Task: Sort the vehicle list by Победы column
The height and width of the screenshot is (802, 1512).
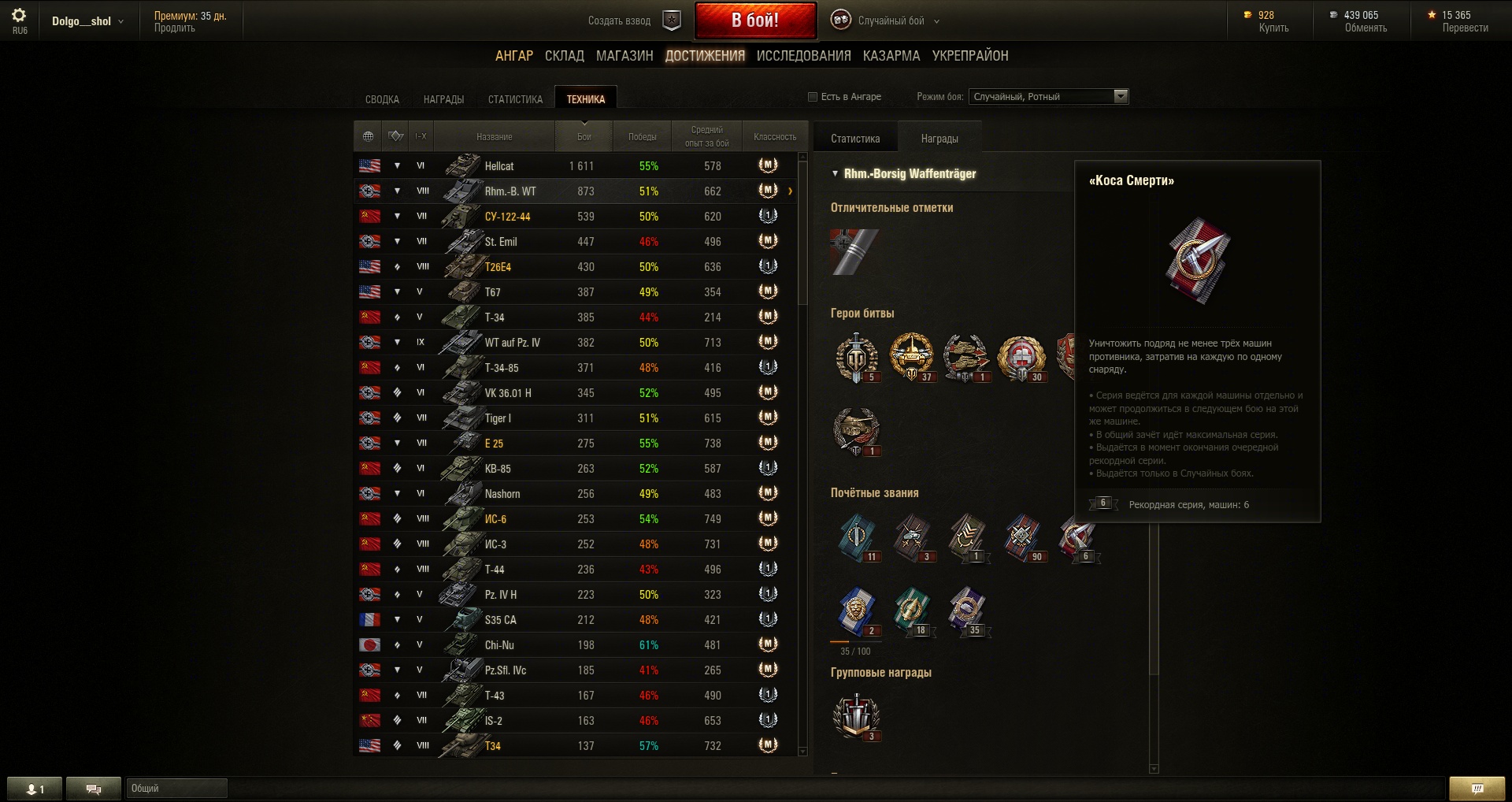Action: tap(642, 137)
